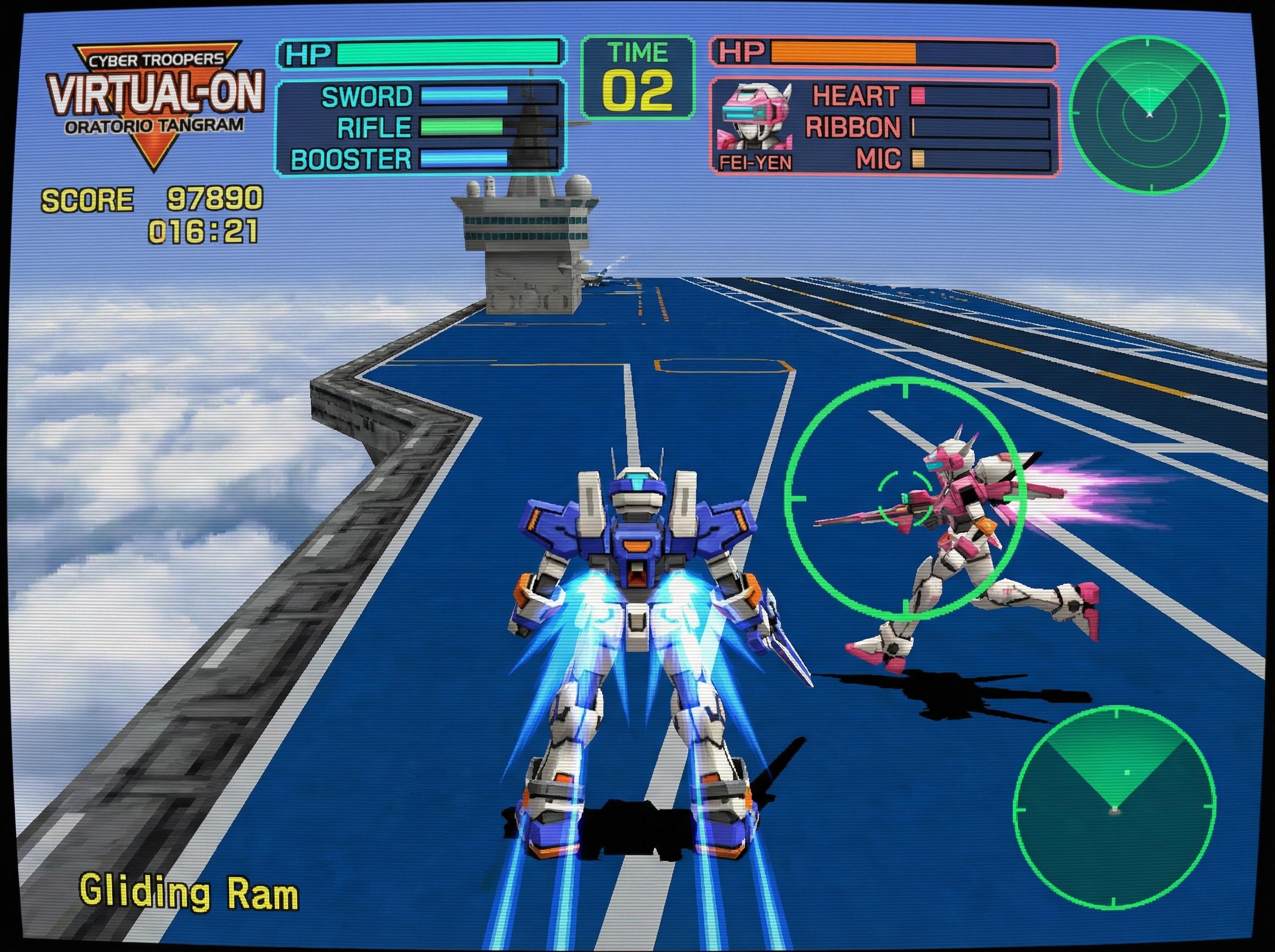1275x952 pixels.
Task: Open the small radar beside the enemy HP bar
Action: click(x=1150, y=113)
